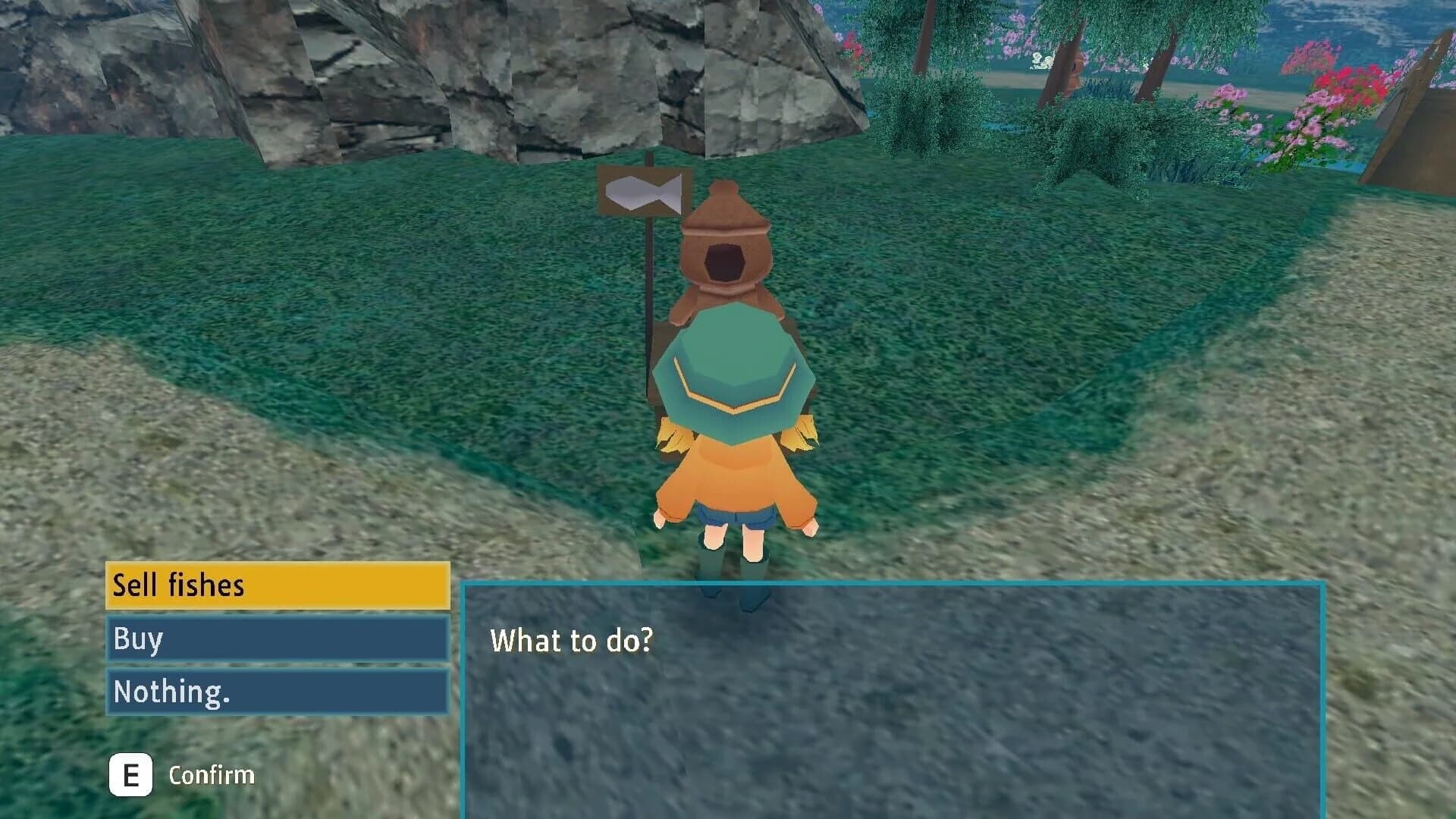Click the E key confirm icon

click(x=130, y=774)
